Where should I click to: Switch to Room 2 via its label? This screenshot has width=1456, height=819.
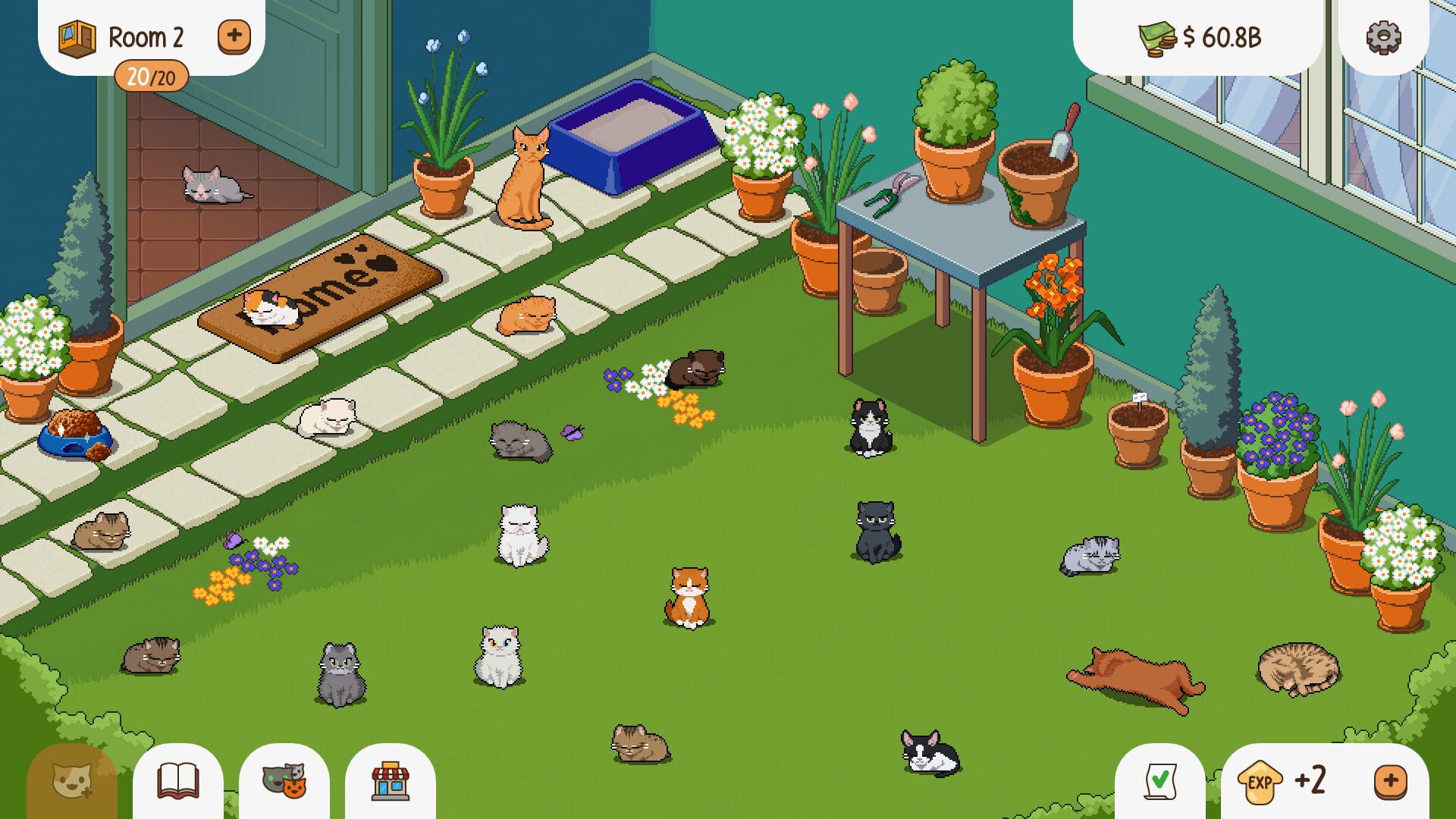[x=146, y=36]
